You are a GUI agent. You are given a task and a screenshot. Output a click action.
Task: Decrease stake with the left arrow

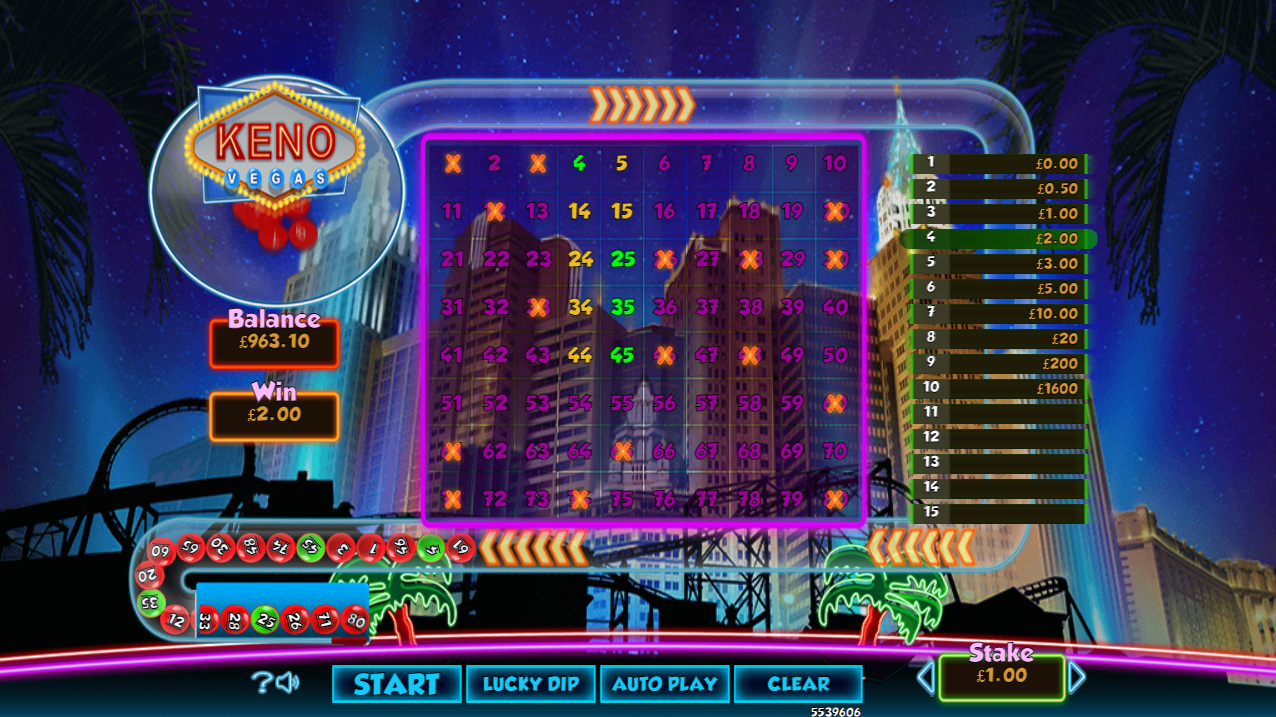pyautogui.click(x=925, y=678)
